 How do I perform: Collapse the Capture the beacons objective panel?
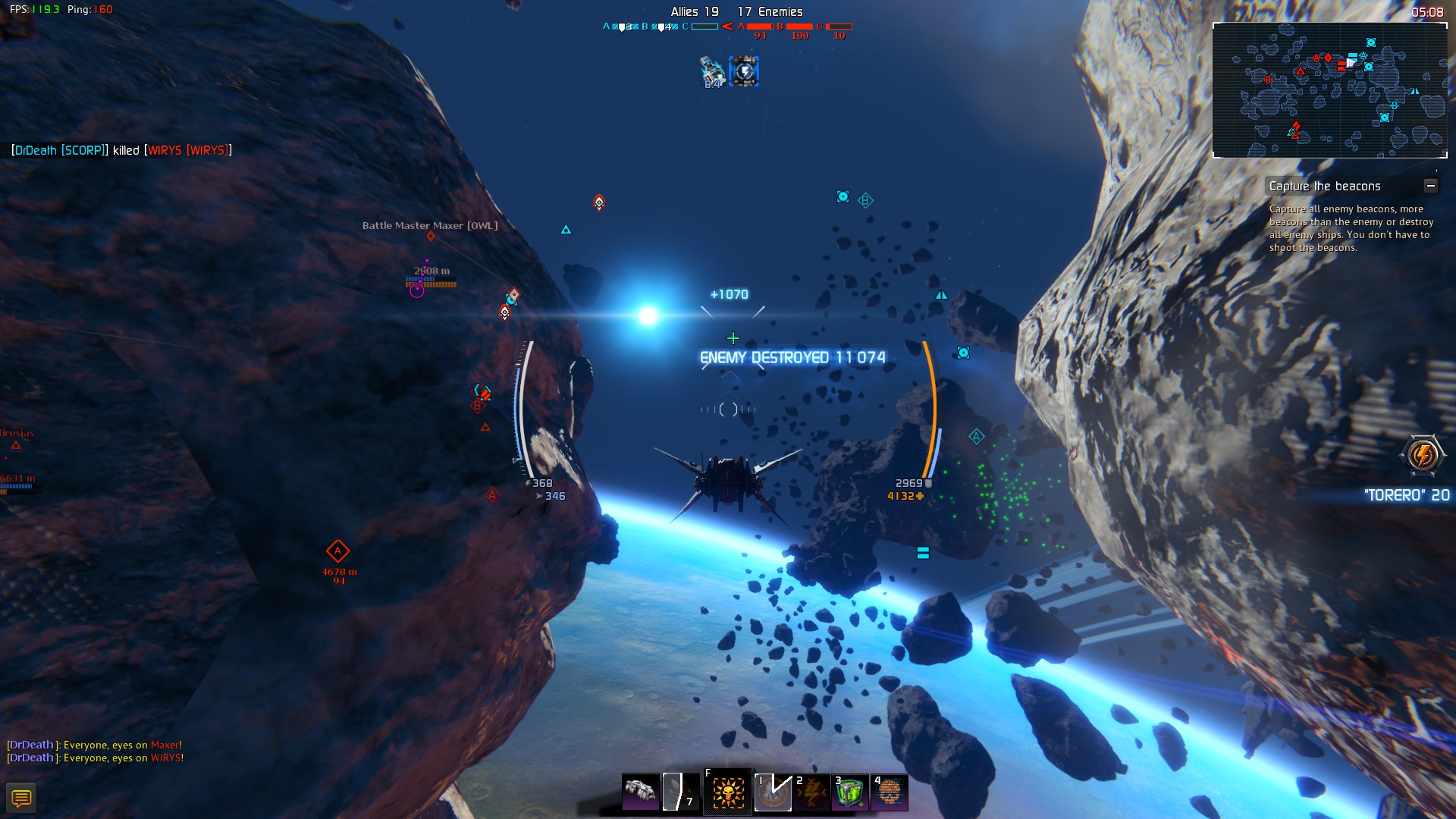coord(1430,186)
